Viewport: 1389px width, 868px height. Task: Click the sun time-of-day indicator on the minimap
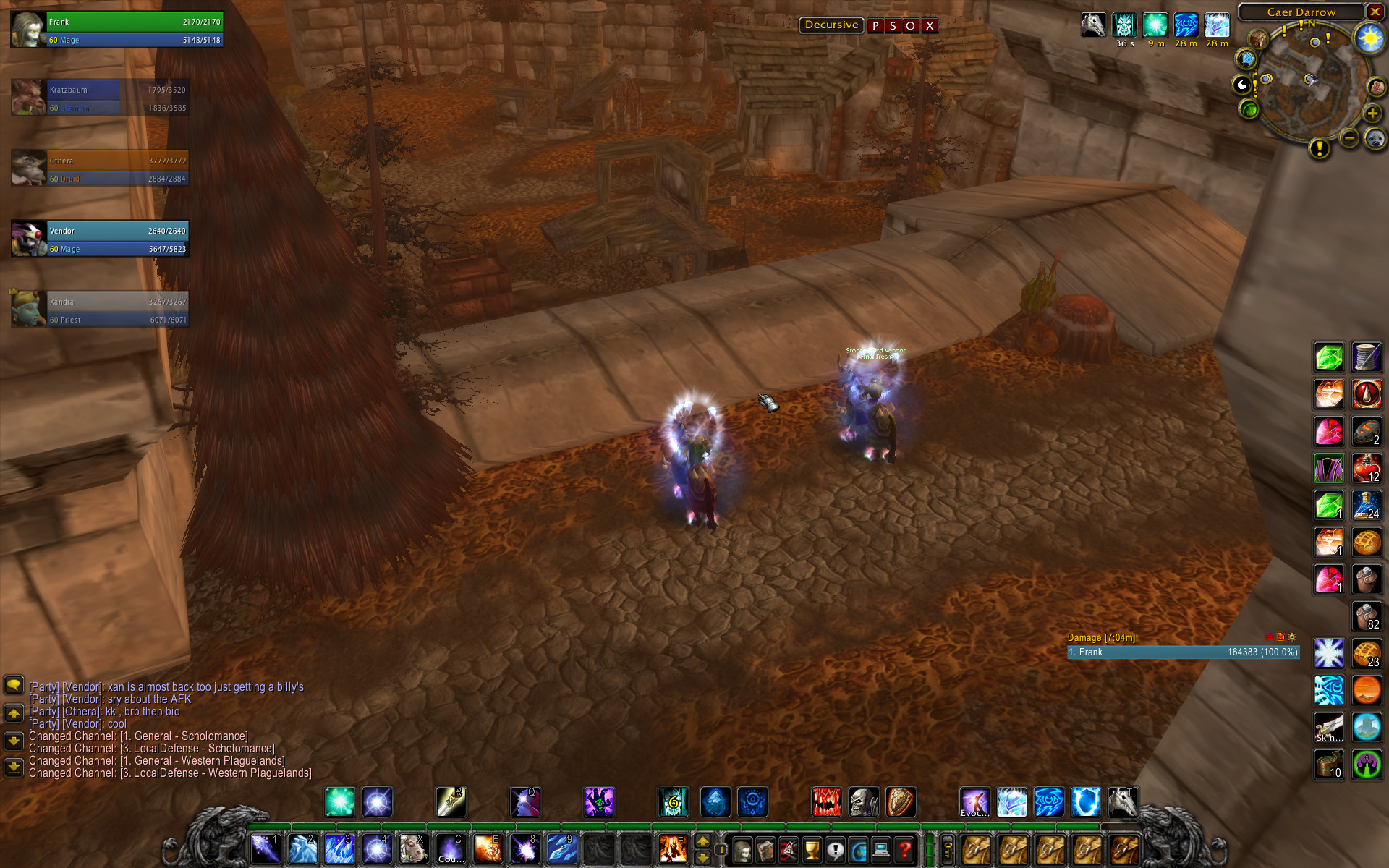[1369, 38]
